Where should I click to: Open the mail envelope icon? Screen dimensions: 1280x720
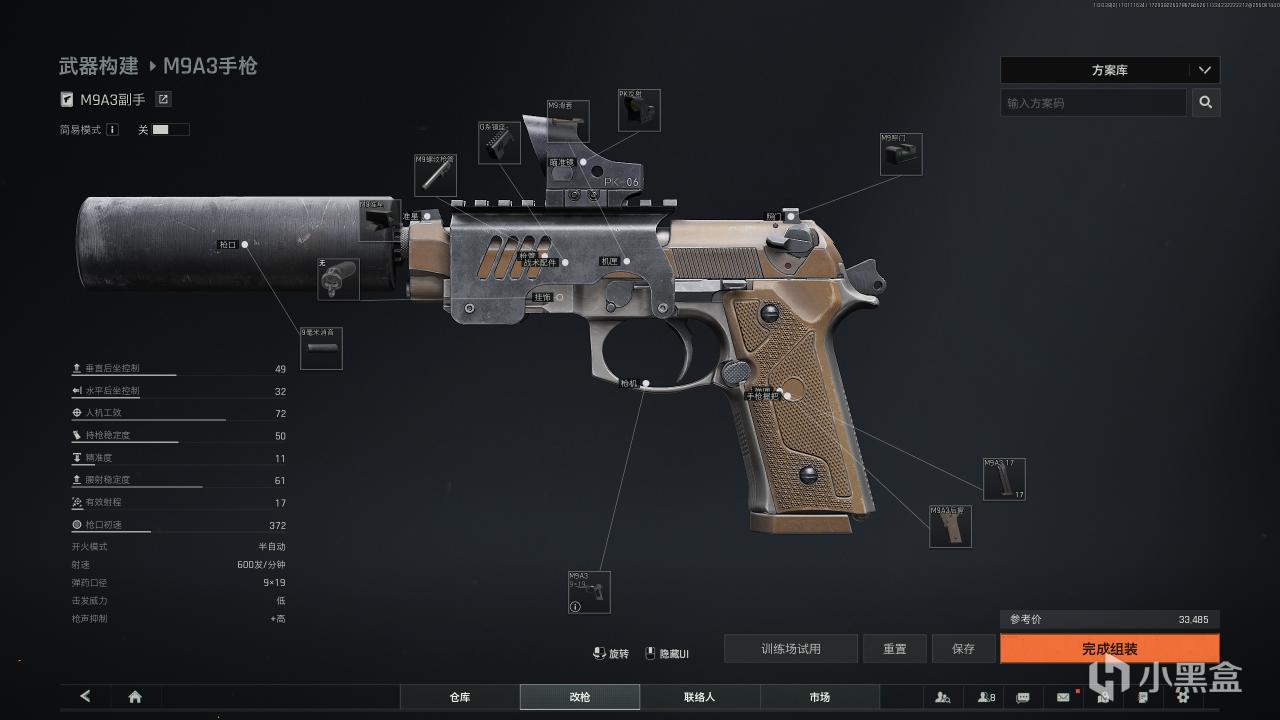[x=1063, y=697]
